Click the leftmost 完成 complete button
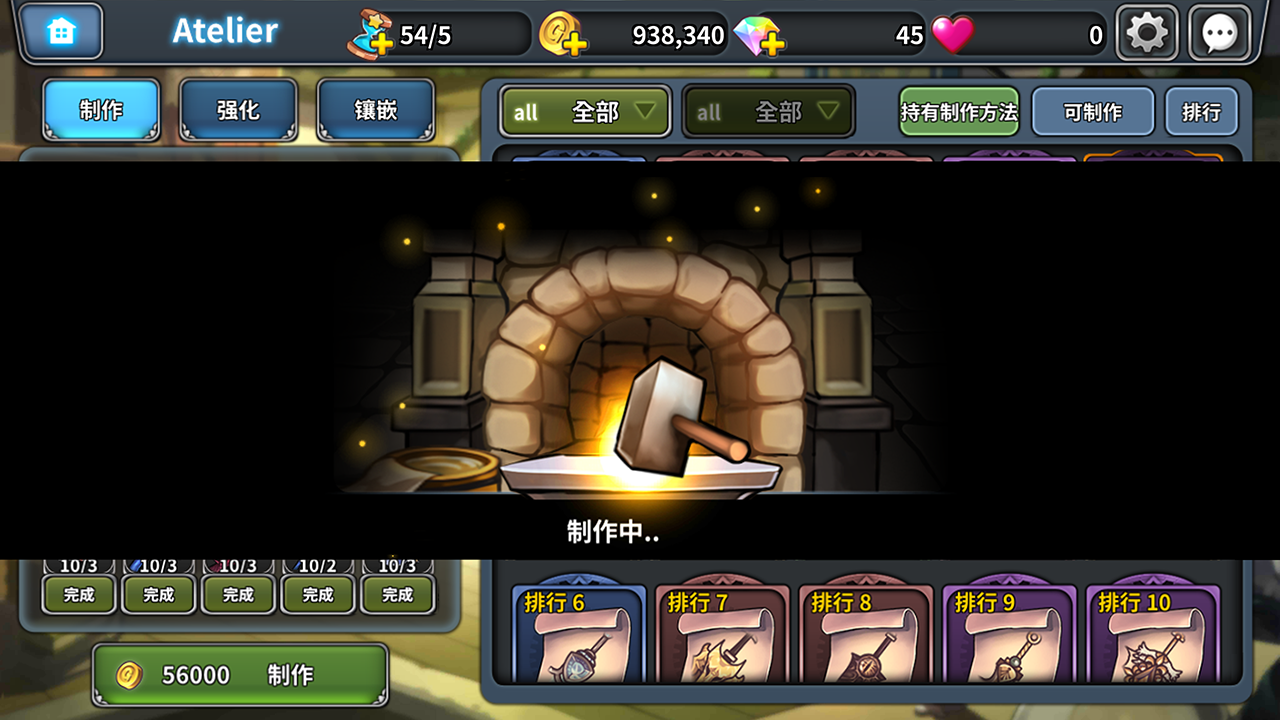The image size is (1280, 720). tap(78, 594)
